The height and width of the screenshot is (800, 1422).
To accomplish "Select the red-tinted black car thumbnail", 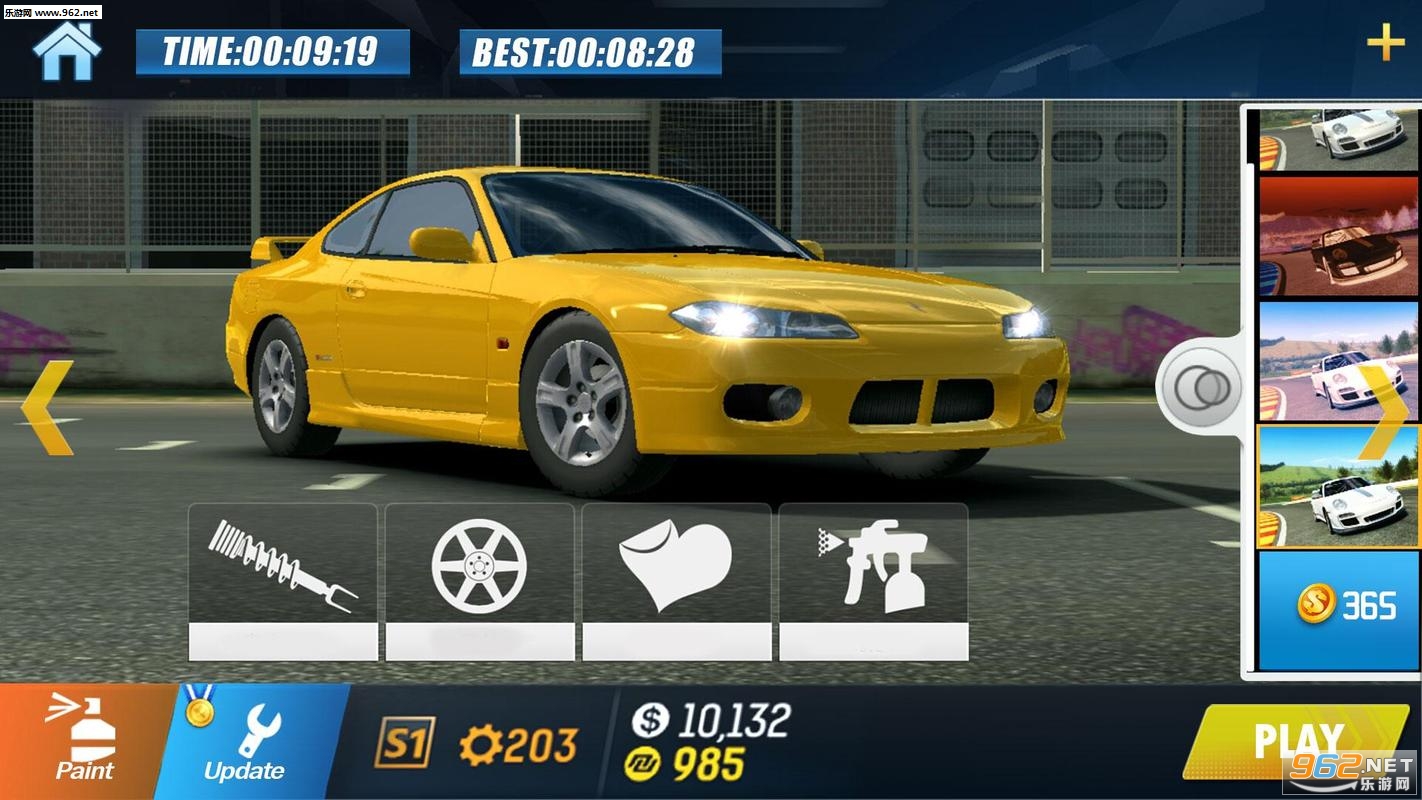I will [1338, 236].
